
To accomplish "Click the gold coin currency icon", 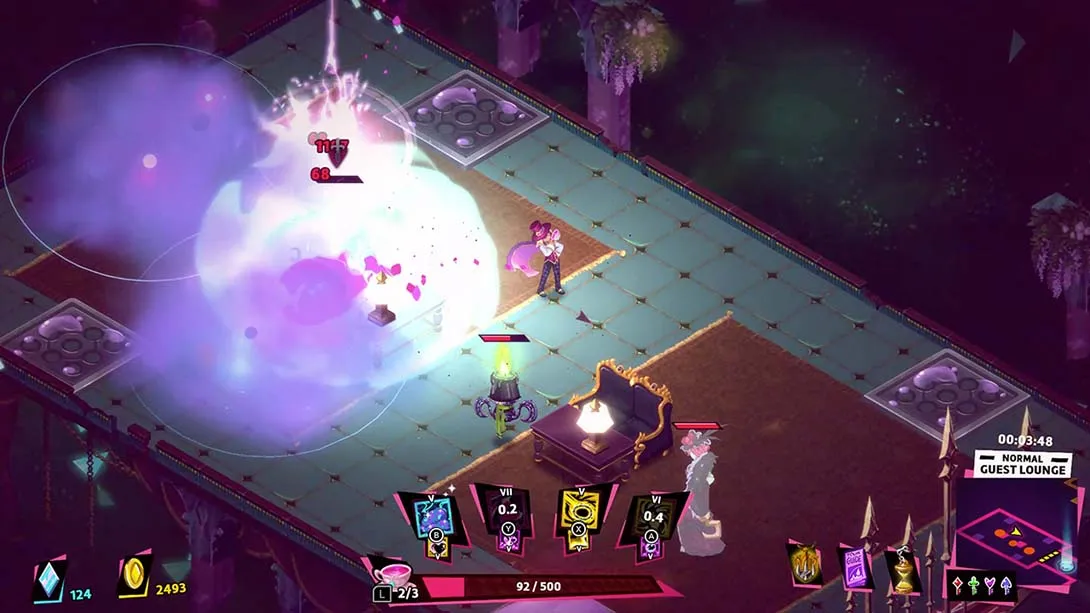I will [133, 578].
